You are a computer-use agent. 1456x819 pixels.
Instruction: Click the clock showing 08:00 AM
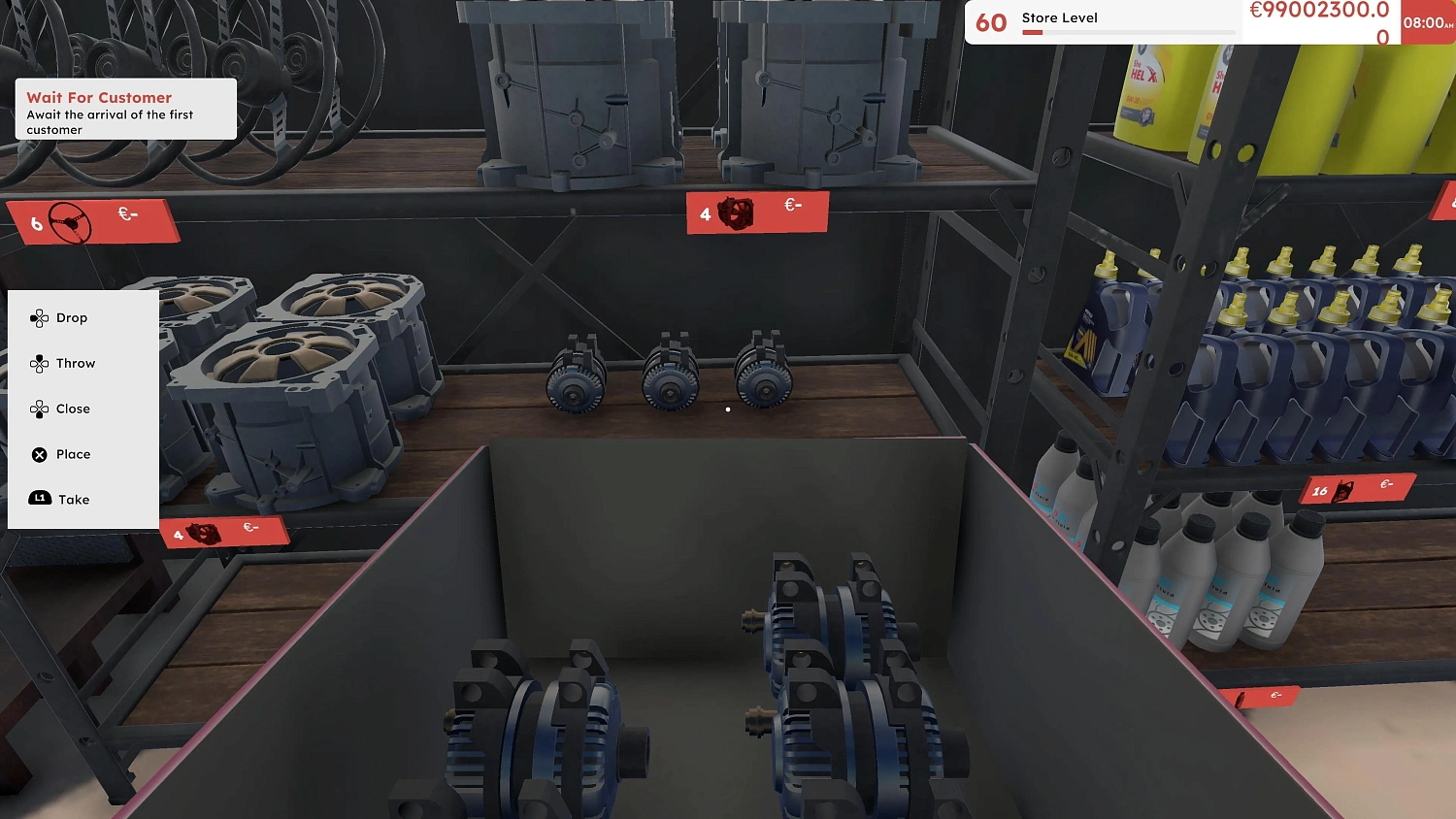point(1427,21)
